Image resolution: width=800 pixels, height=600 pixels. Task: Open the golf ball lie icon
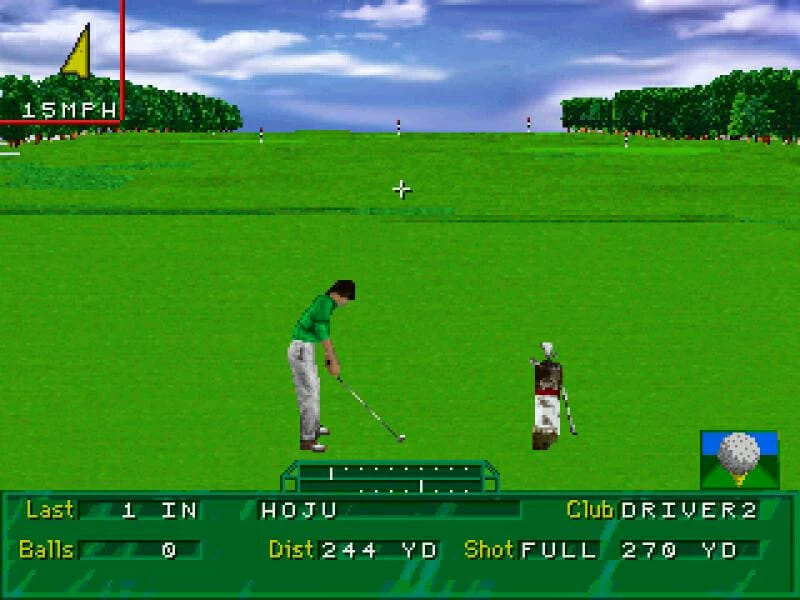pyautogui.click(x=739, y=459)
